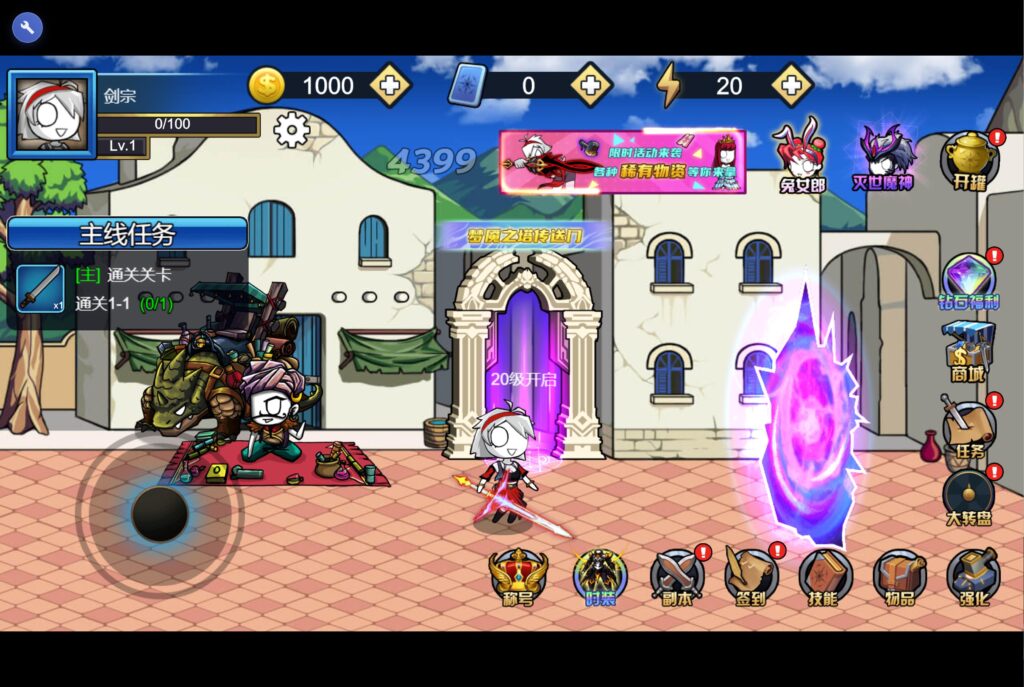Open the 技能 skills book
Viewport: 1024px width, 687px height.
[825, 577]
